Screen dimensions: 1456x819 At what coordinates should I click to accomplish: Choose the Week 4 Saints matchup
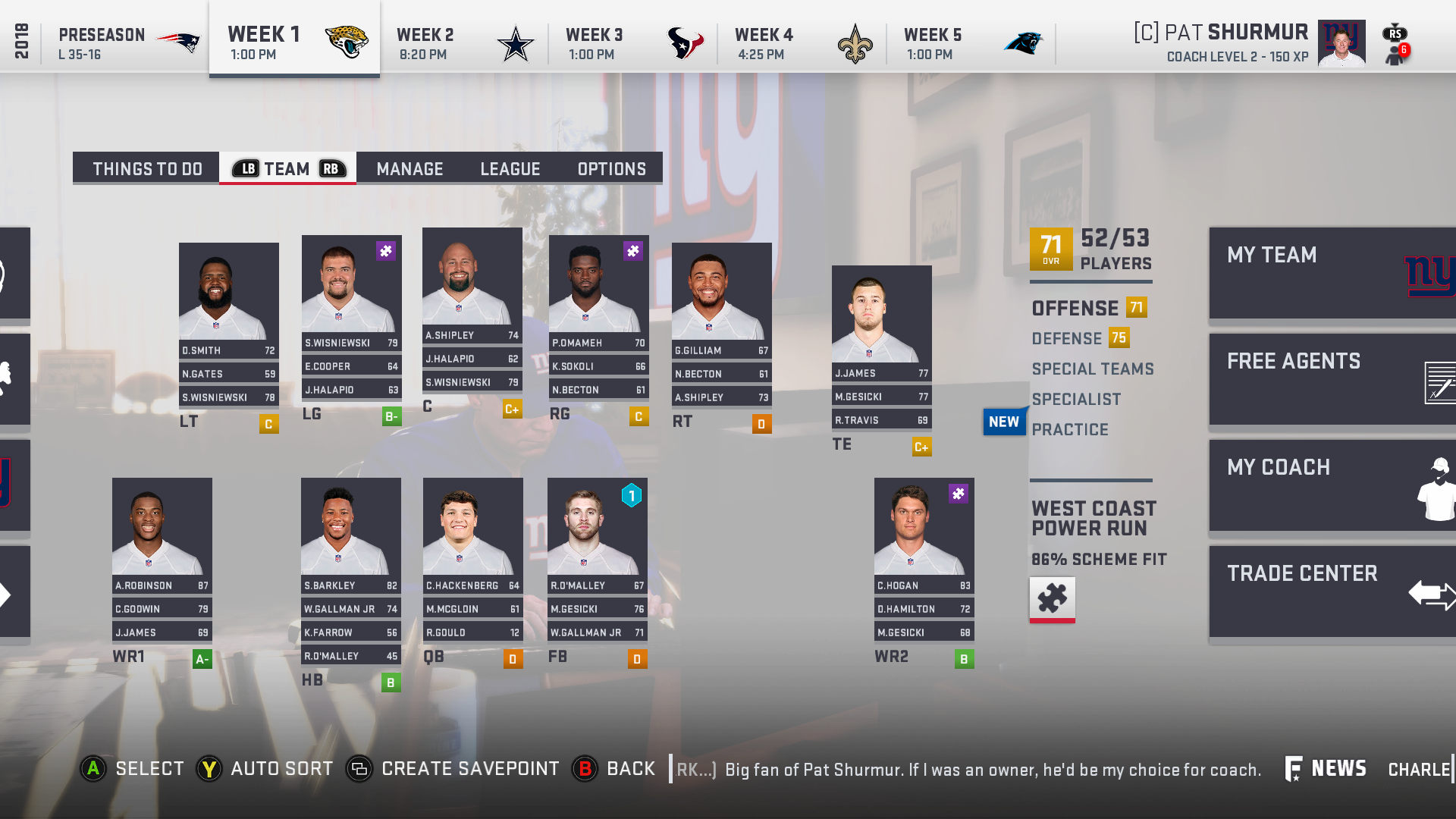click(x=802, y=43)
